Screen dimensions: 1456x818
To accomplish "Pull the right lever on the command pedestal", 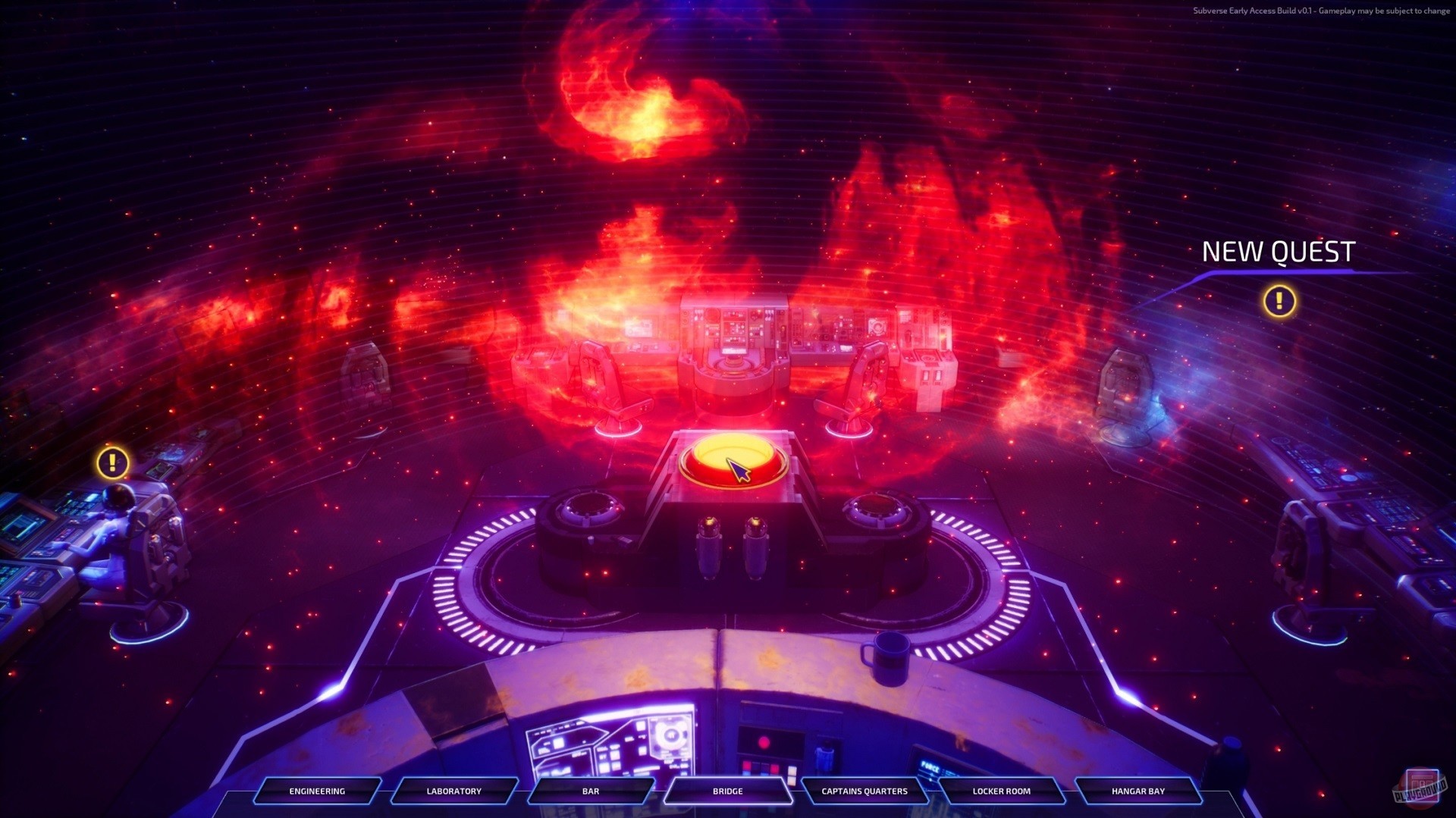I will click(x=755, y=546).
